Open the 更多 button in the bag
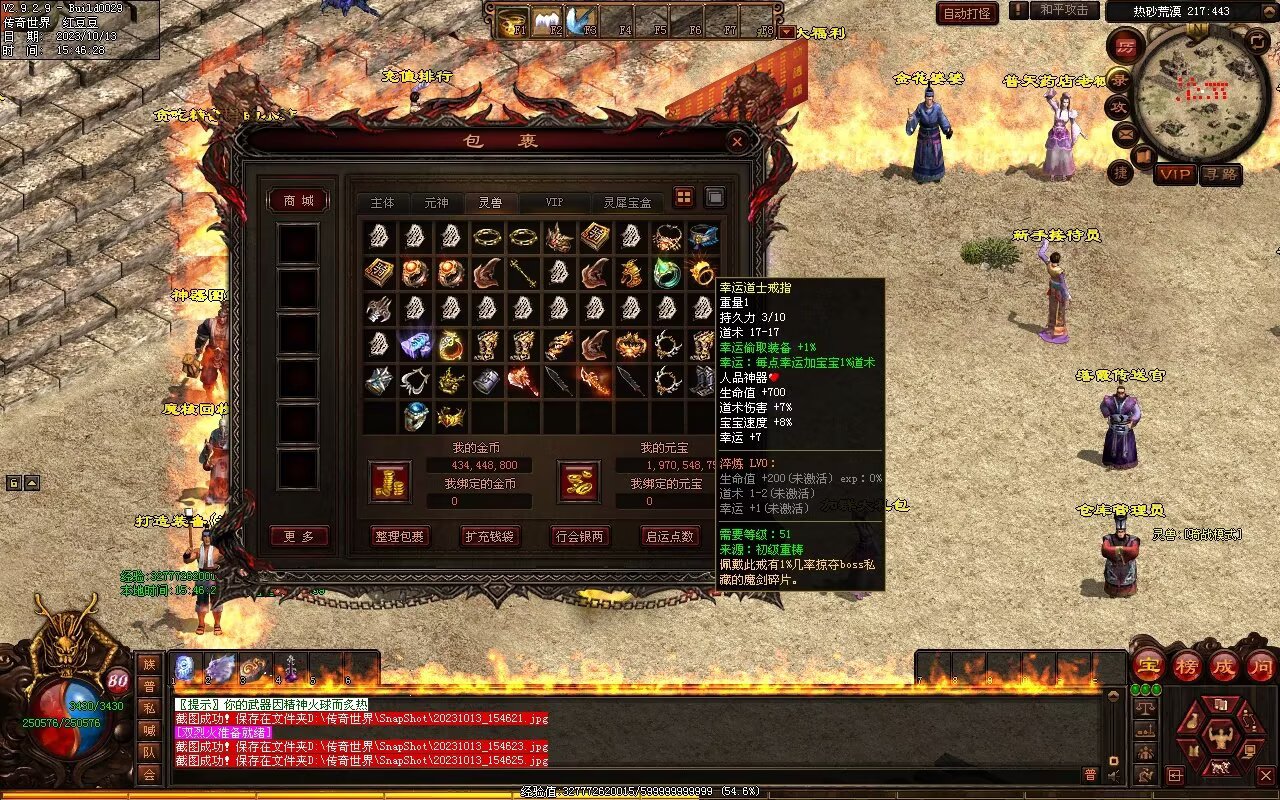 [298, 536]
